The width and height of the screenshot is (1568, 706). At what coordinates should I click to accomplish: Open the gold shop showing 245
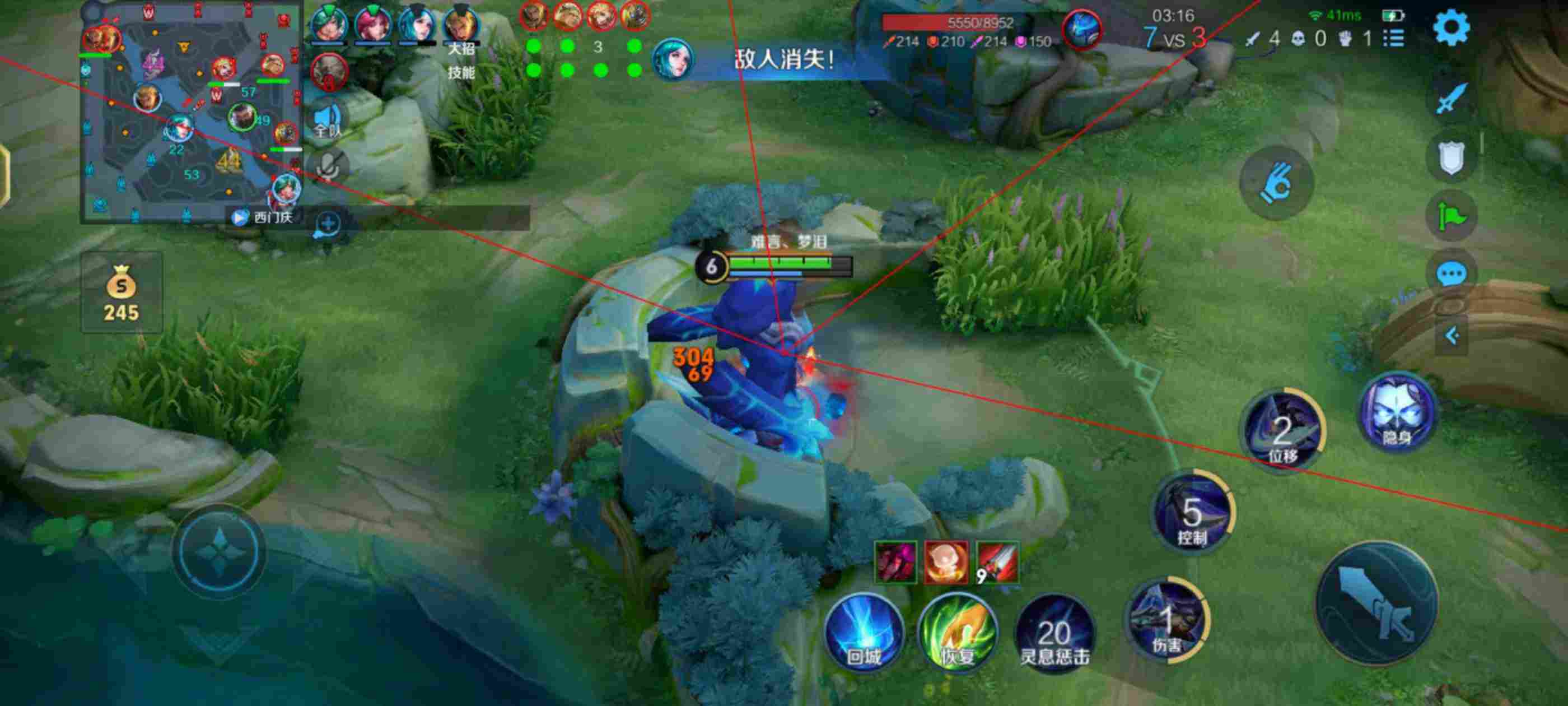121,294
